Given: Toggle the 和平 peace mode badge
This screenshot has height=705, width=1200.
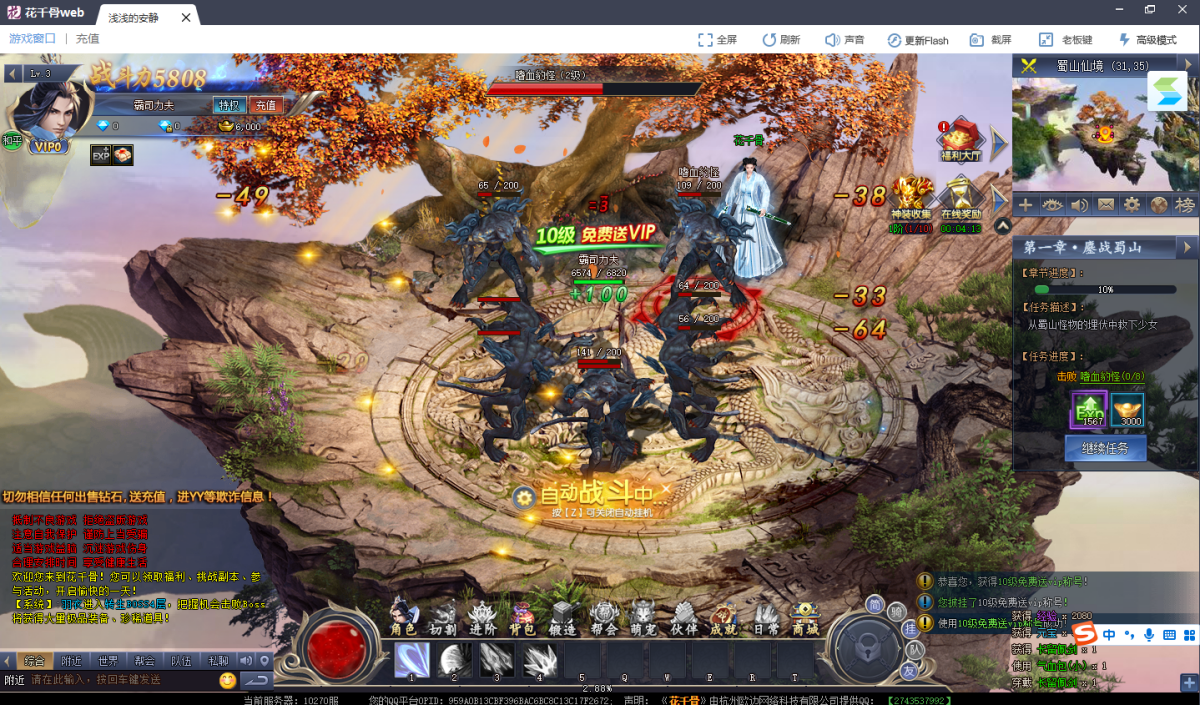Looking at the screenshot, I should click(12, 140).
